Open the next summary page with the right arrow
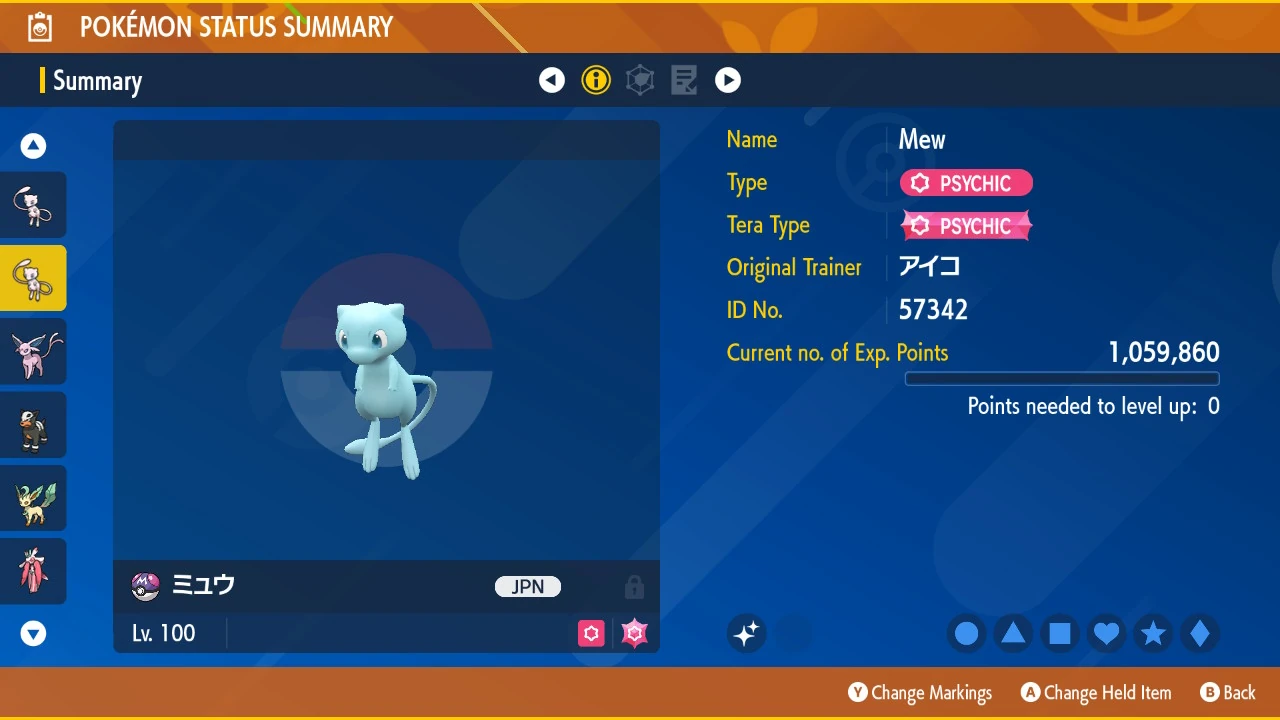The image size is (1280, 720). (728, 80)
